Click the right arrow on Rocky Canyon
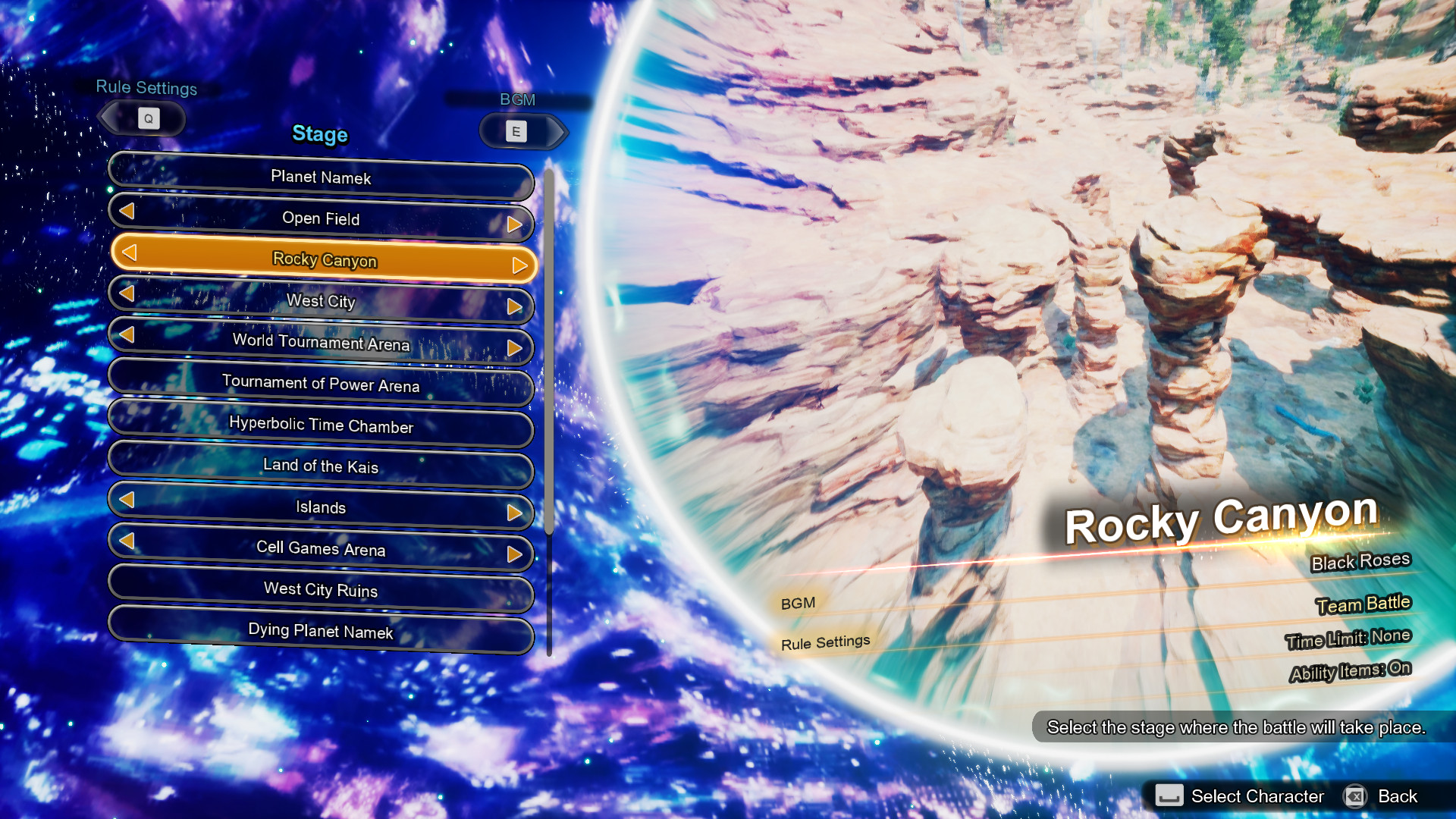The image size is (1456, 819). click(519, 265)
